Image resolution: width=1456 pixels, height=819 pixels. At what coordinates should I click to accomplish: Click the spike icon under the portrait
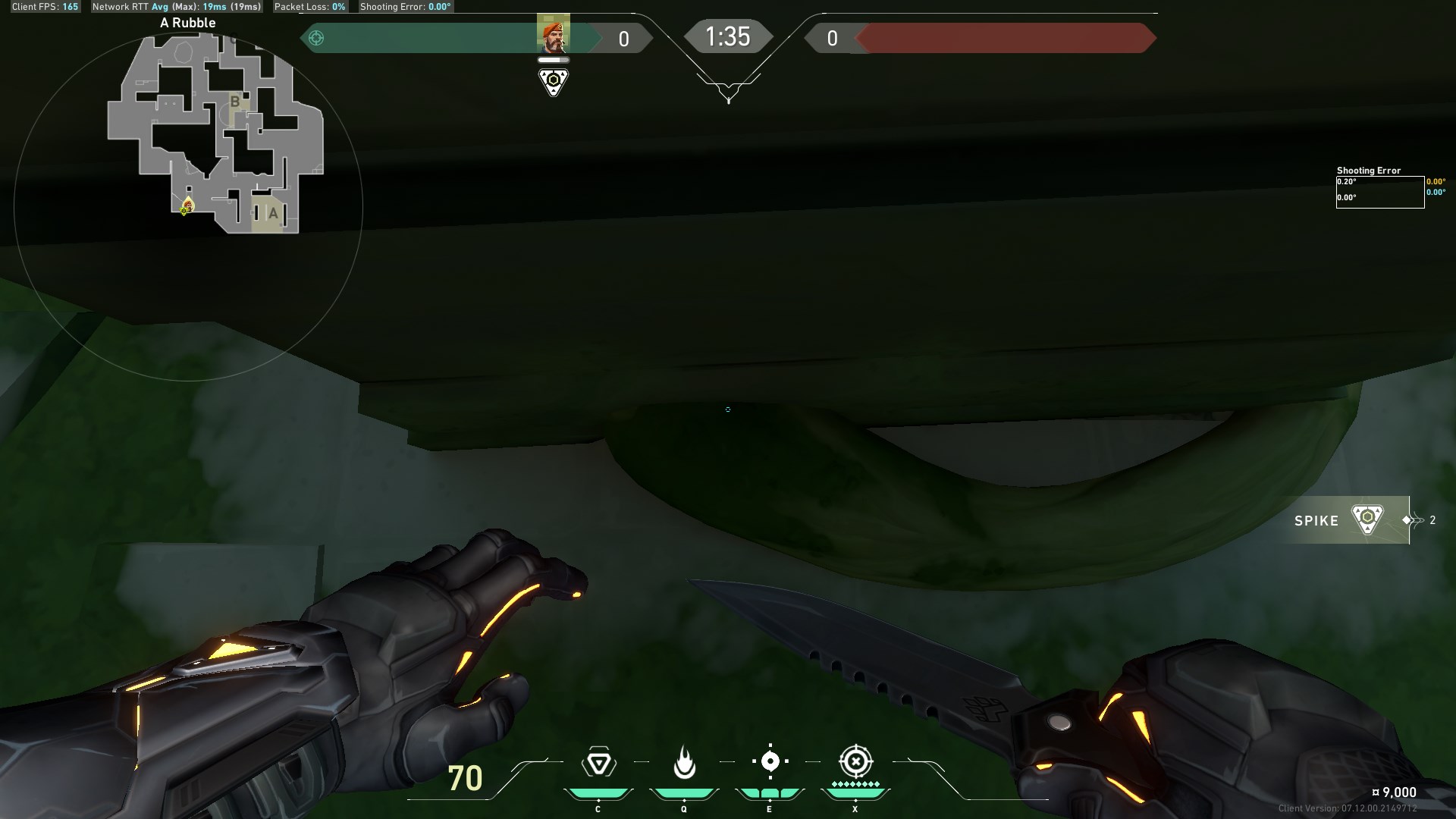pos(554,81)
